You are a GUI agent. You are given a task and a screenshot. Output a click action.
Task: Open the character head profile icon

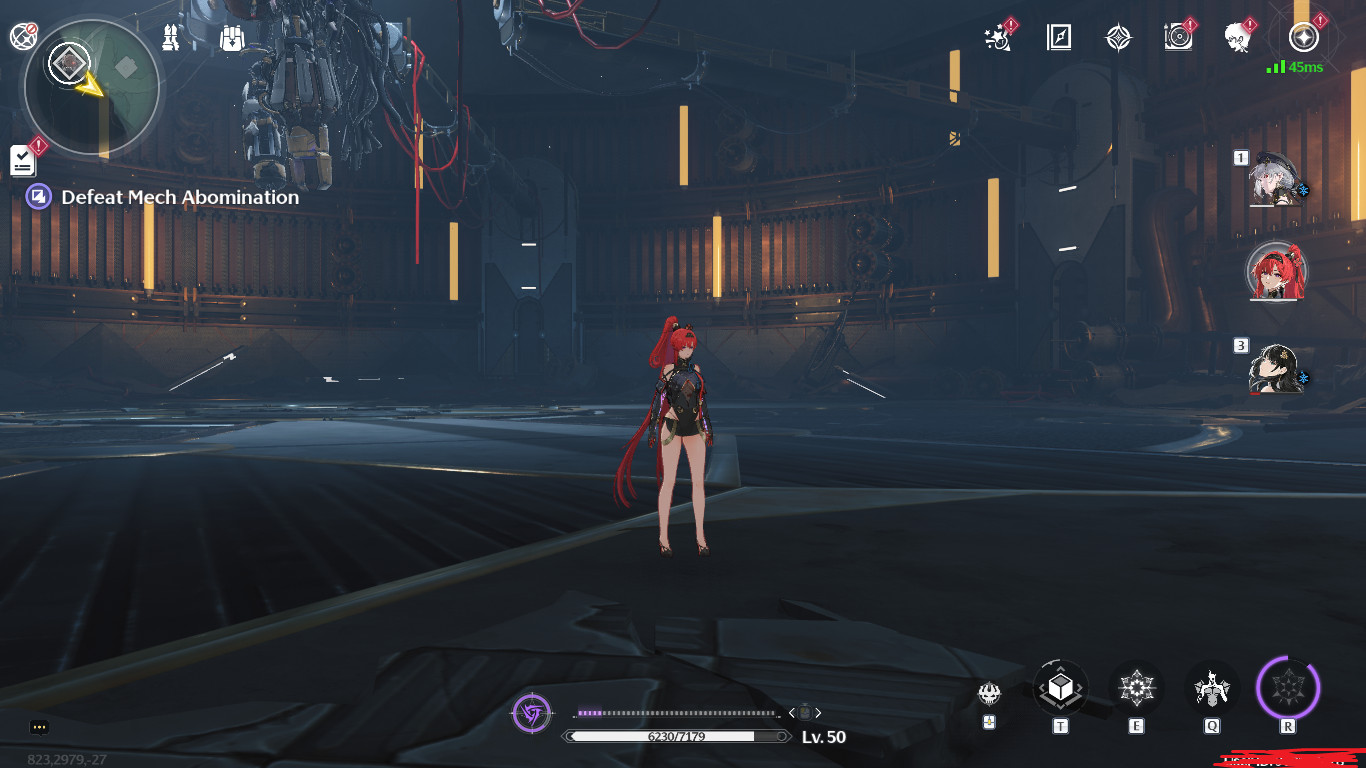(1238, 38)
